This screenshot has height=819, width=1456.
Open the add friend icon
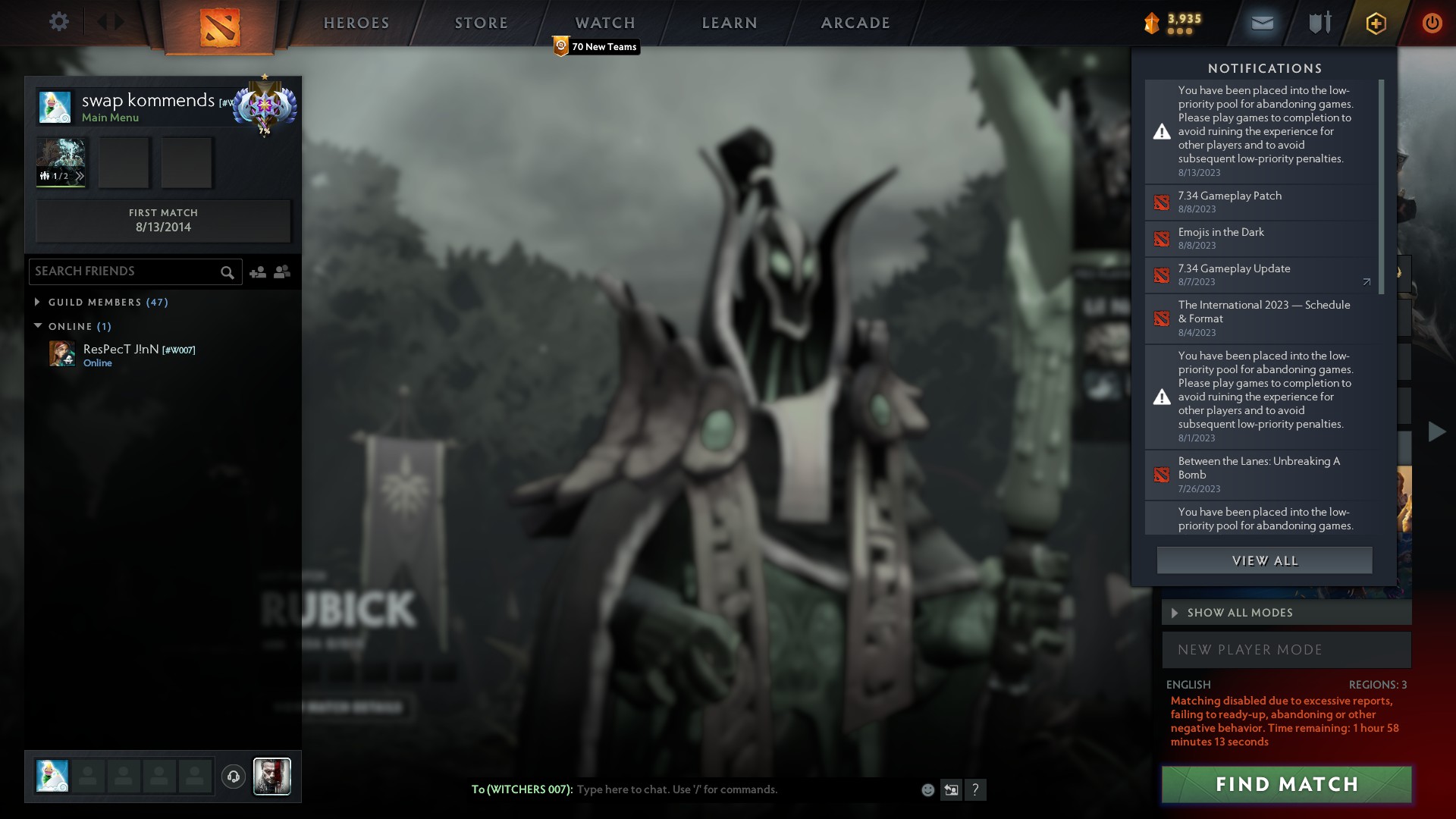[258, 271]
